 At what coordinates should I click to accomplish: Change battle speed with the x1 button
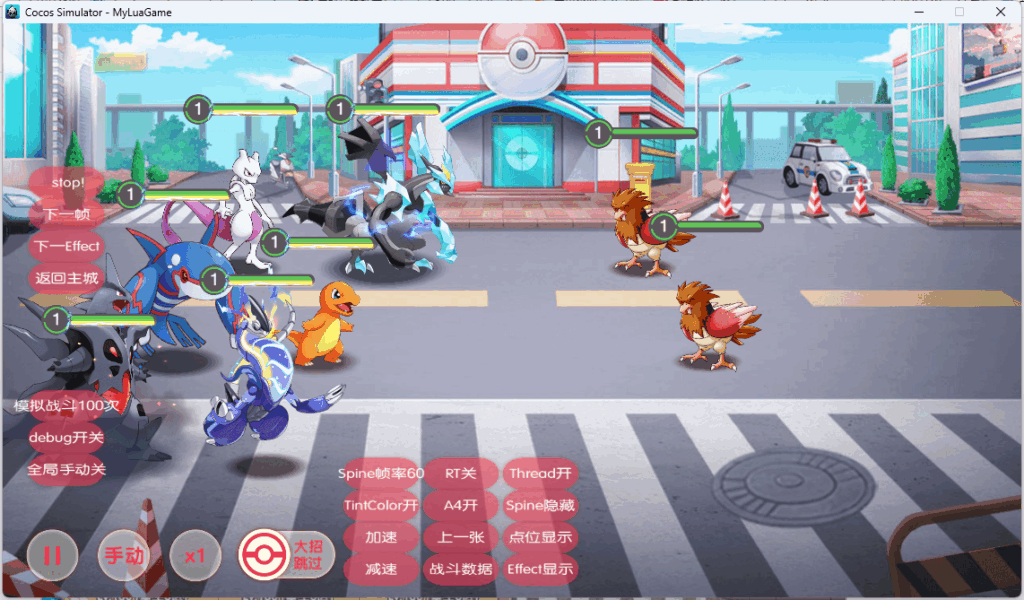[195, 555]
